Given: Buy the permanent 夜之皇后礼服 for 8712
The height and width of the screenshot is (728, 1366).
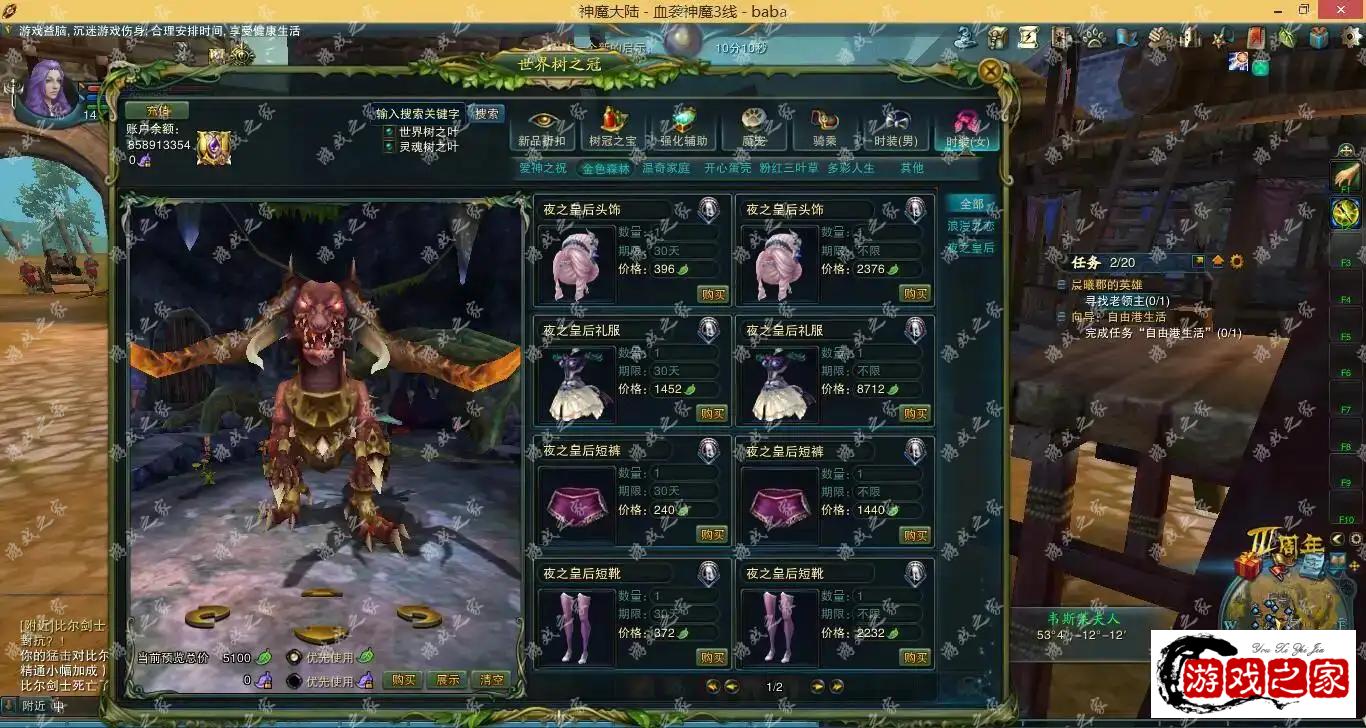Looking at the screenshot, I should click(915, 413).
